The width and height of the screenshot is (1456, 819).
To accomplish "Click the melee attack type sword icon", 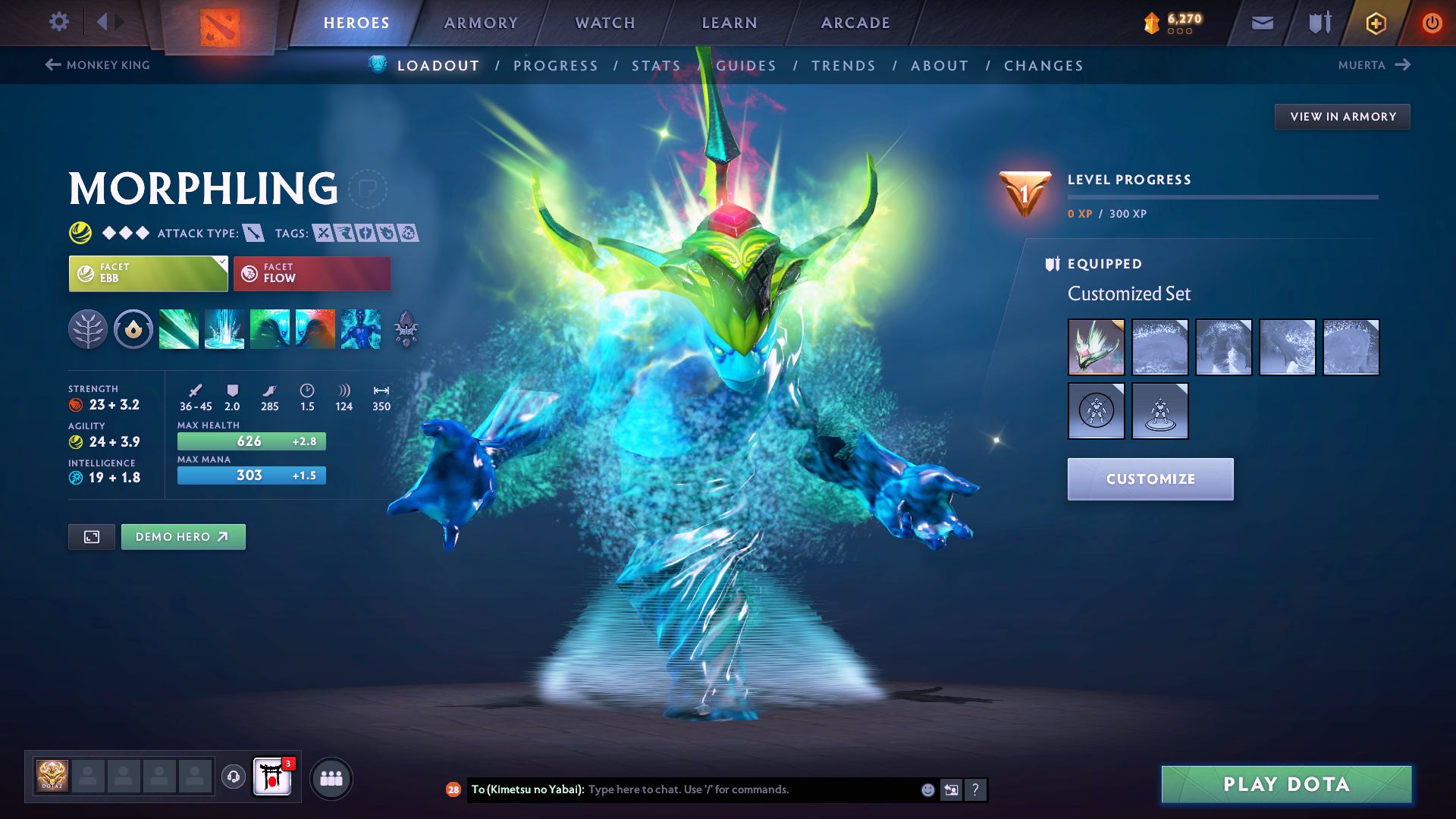I will coord(253,233).
